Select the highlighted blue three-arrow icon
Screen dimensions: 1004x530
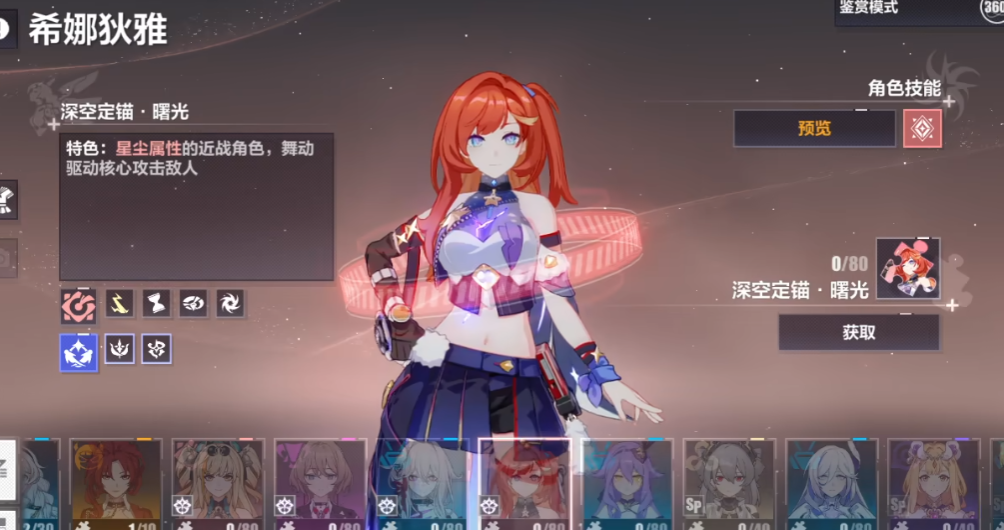point(78,349)
